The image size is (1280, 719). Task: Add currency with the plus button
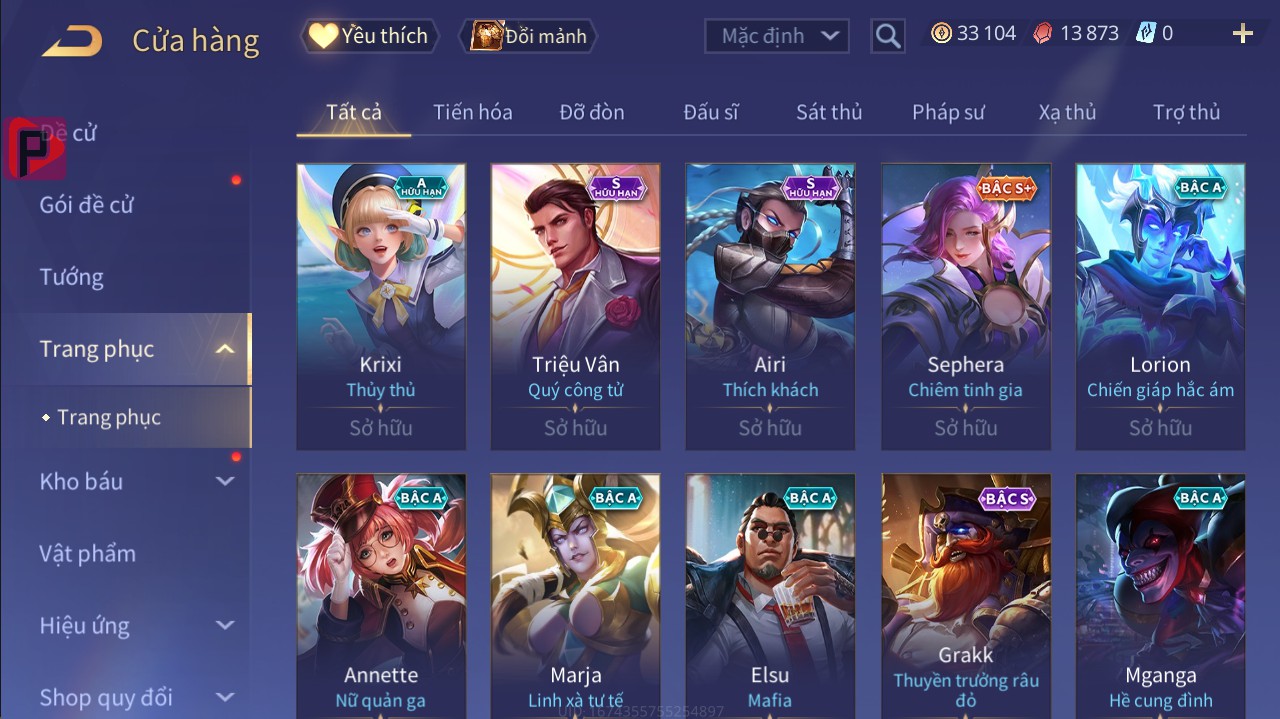(1242, 34)
